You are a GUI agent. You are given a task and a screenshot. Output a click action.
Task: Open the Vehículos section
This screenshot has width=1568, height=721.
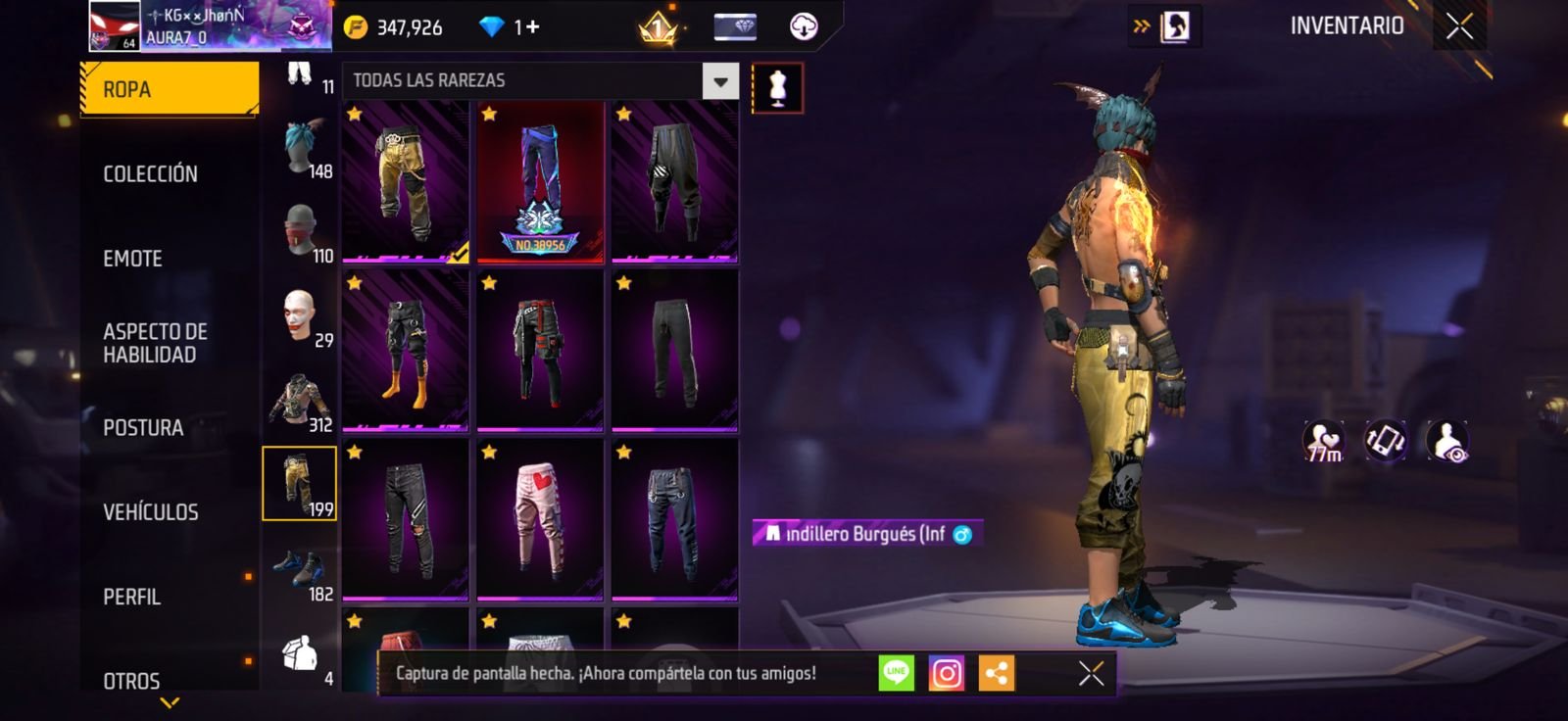tap(150, 512)
